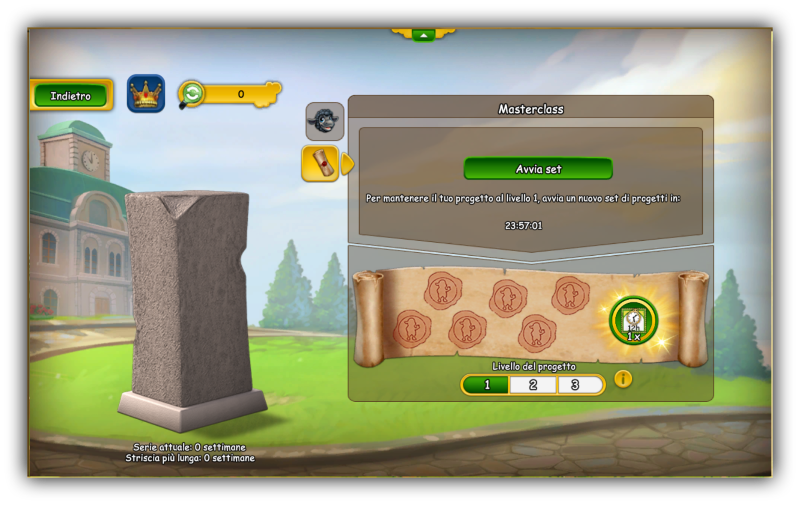Click the glowing green reward medallion
800x505 pixels.
pyautogui.click(x=634, y=321)
